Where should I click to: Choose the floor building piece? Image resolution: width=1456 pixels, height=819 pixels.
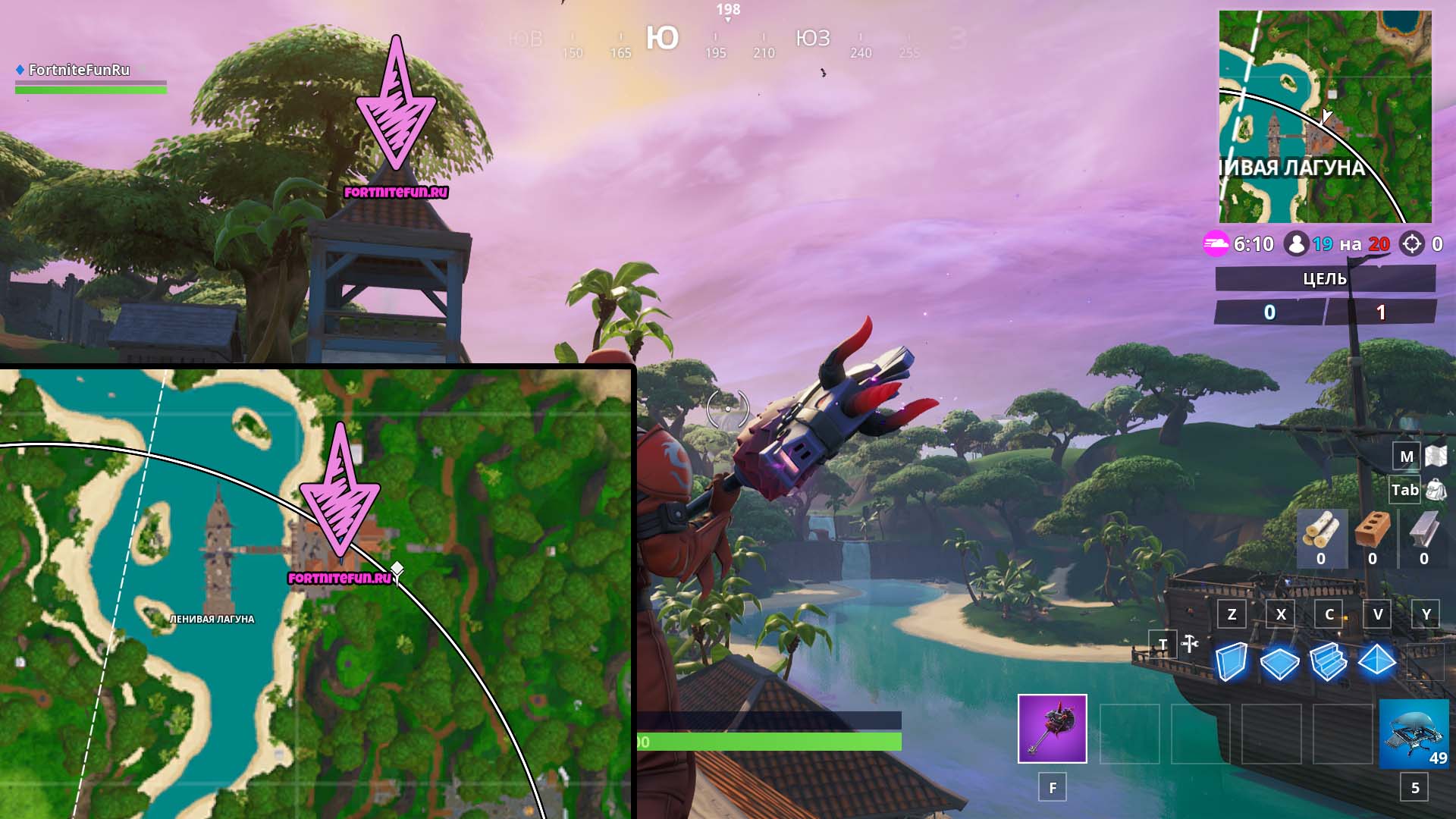[x=1279, y=663]
